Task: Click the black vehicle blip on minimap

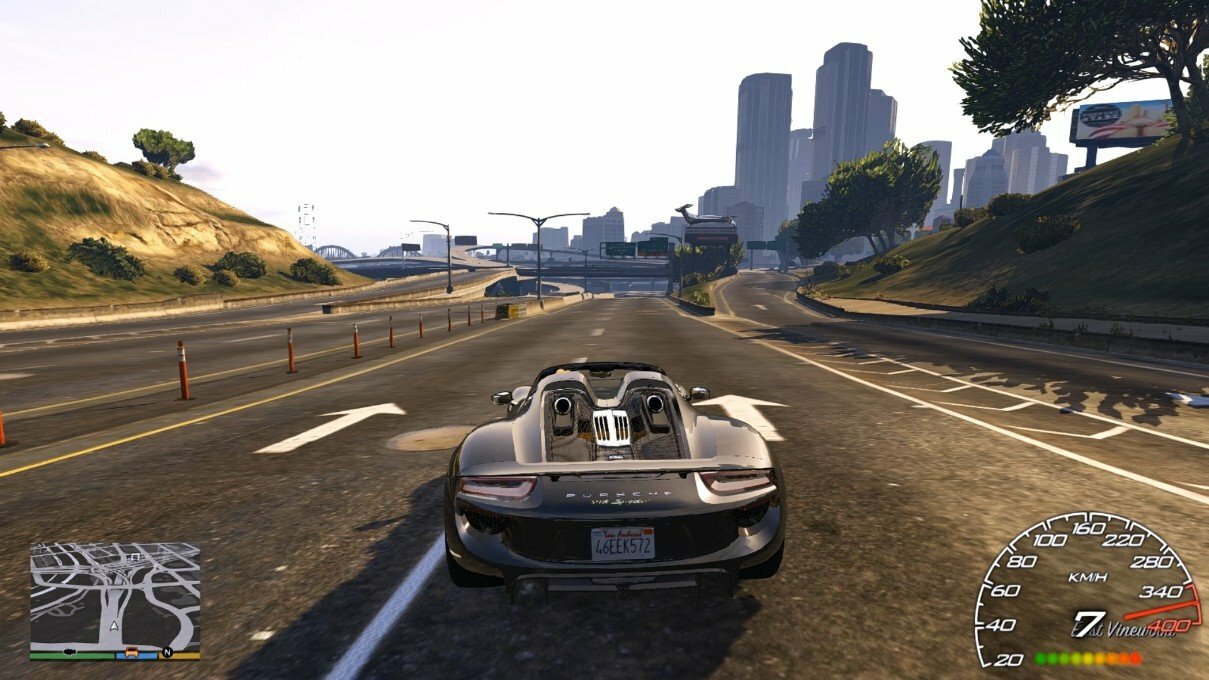Action: (70, 652)
